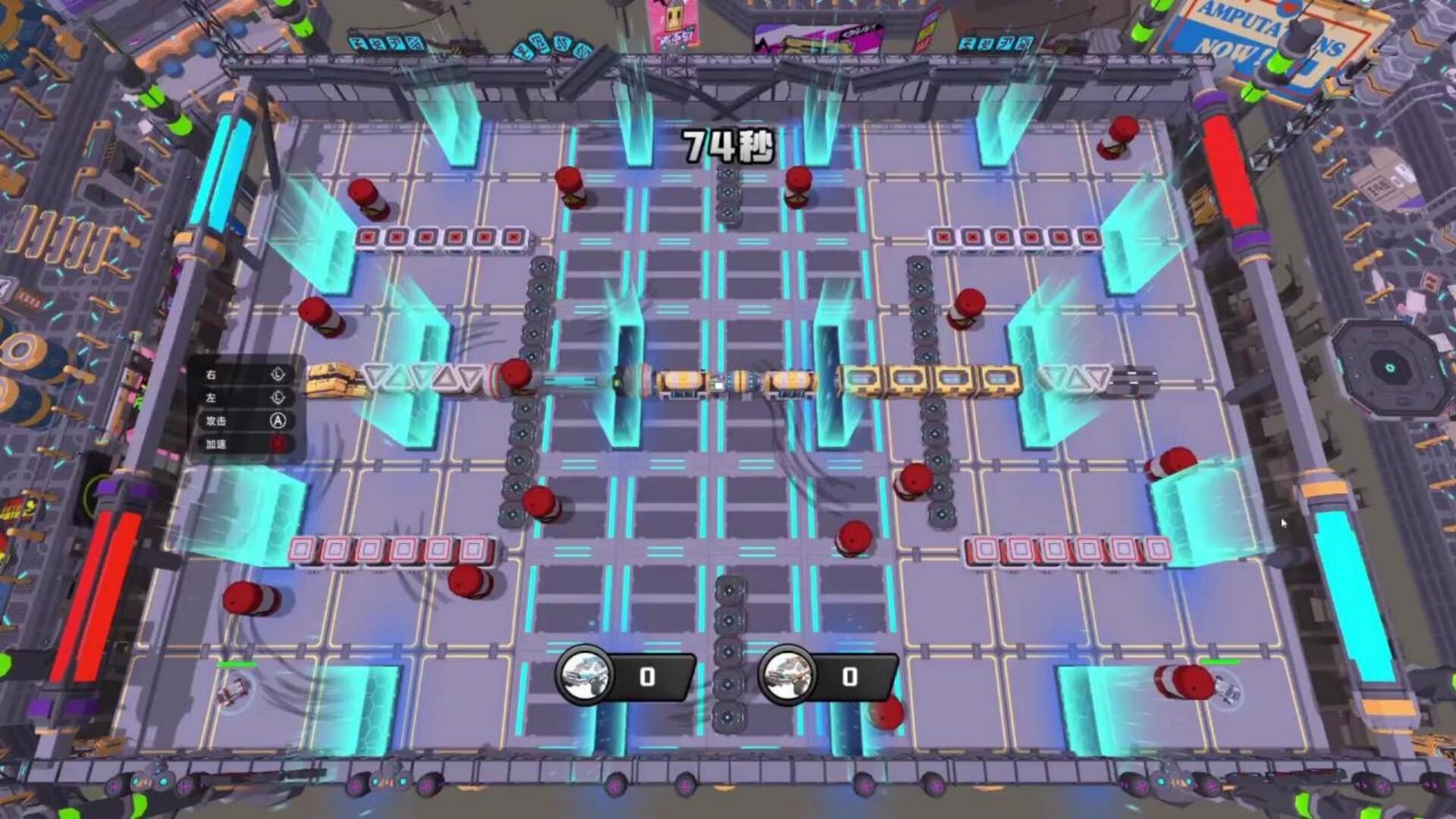Select the L-stick icon beside 右
1456x819 pixels.
point(278,375)
